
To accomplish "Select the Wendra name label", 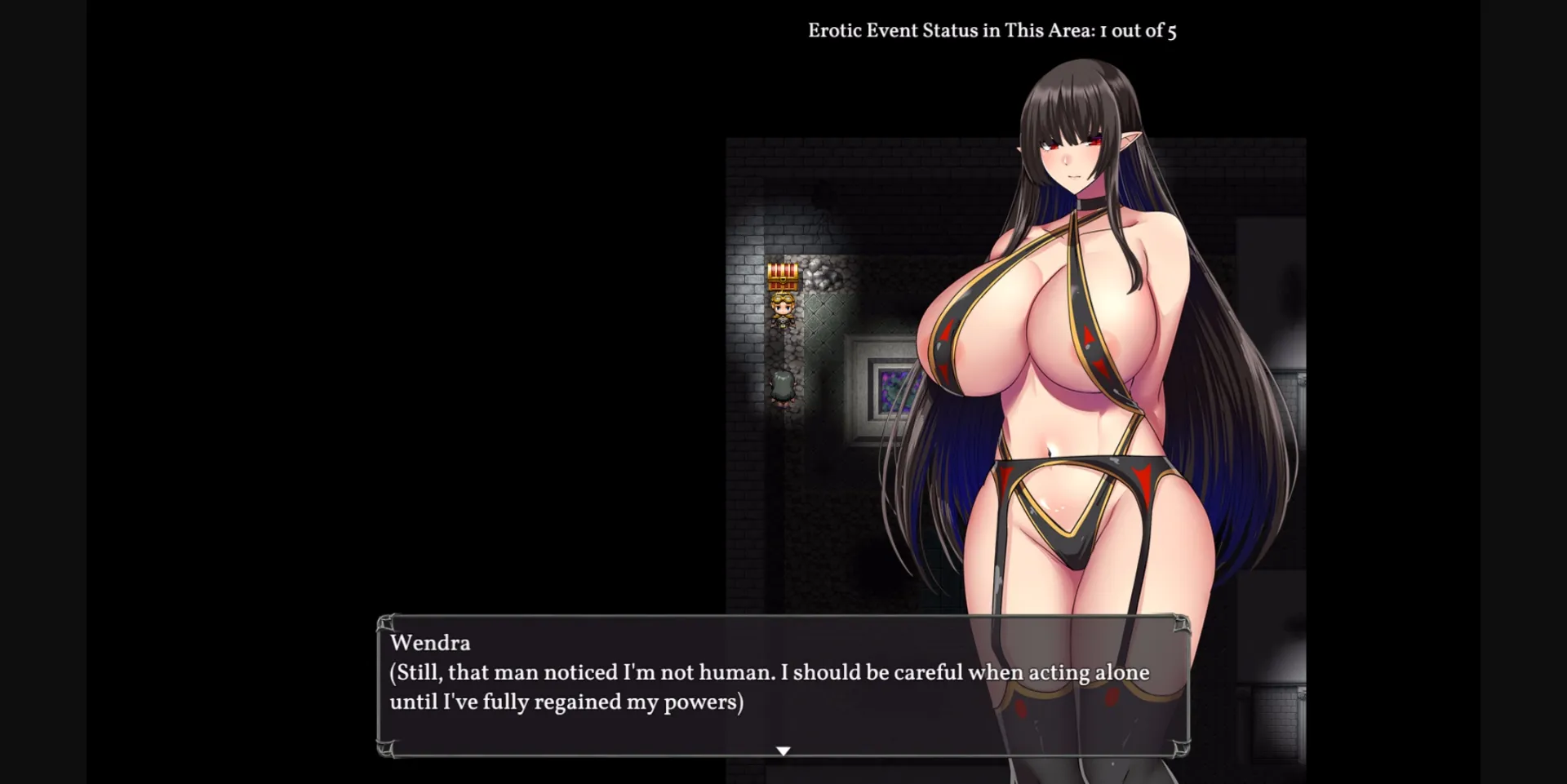I will click(431, 643).
